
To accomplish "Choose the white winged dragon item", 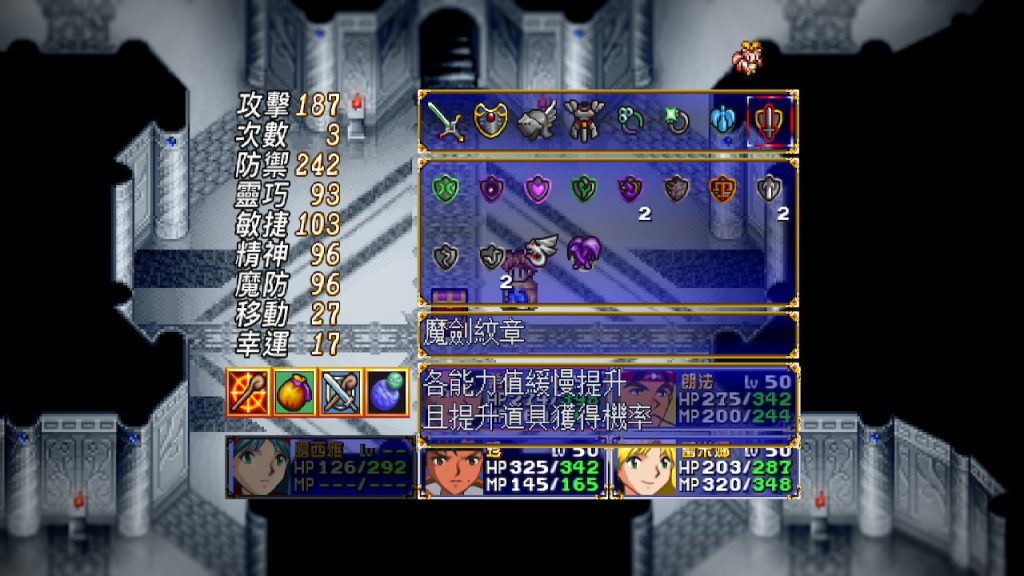I will [541, 251].
